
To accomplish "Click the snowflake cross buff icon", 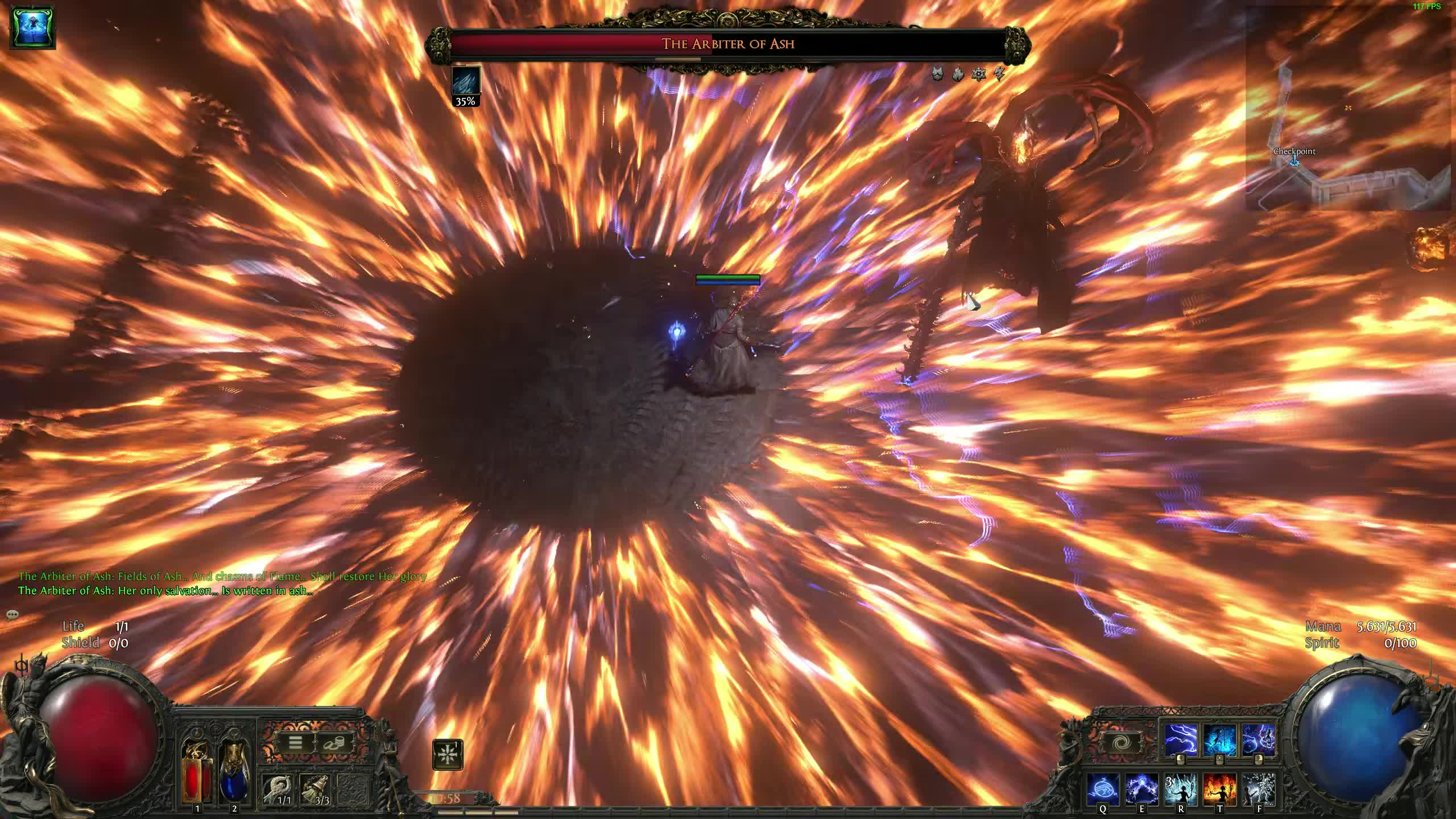I will coord(448,755).
